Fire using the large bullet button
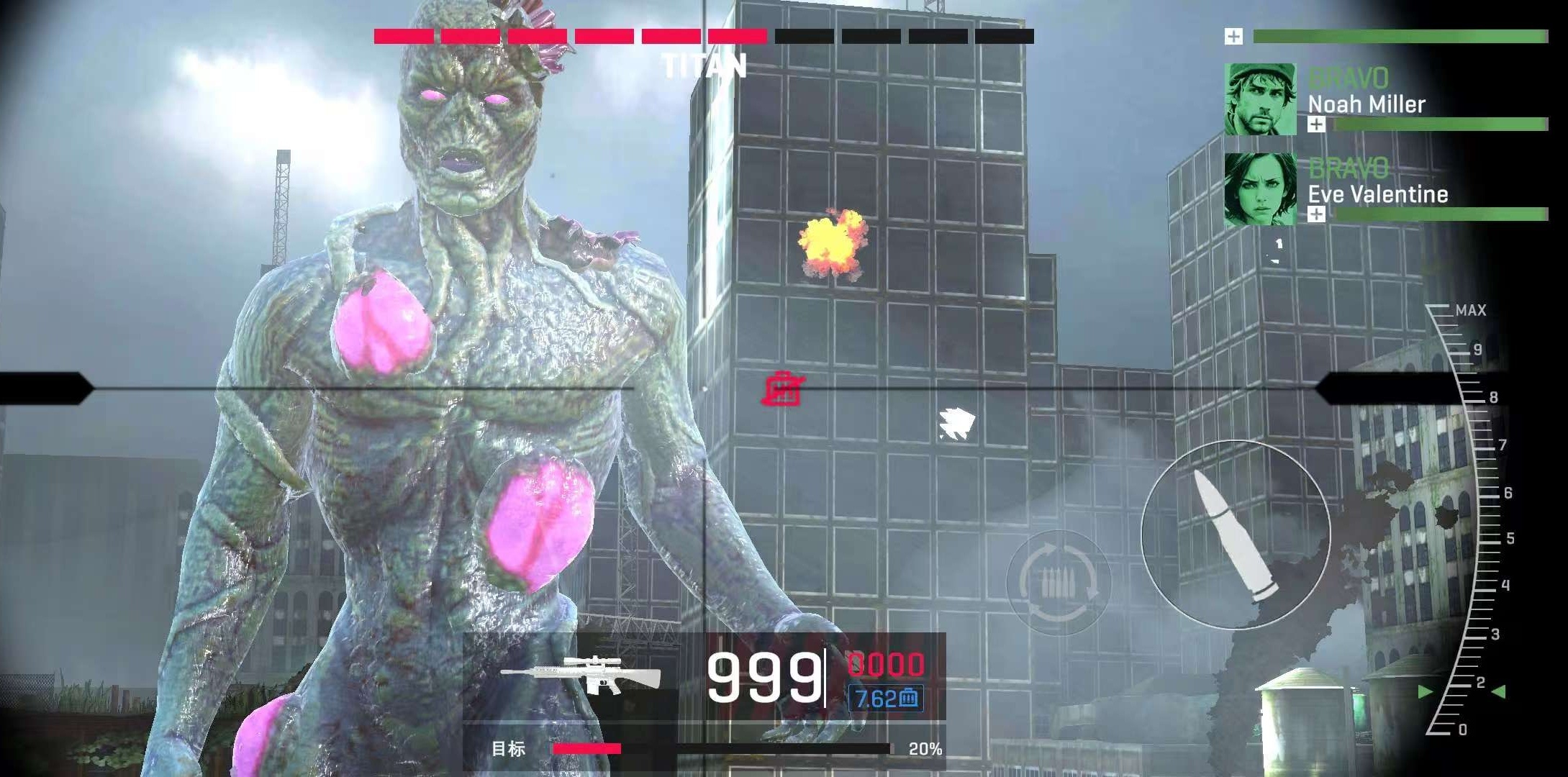This screenshot has height=777, width=1568. (1236, 535)
